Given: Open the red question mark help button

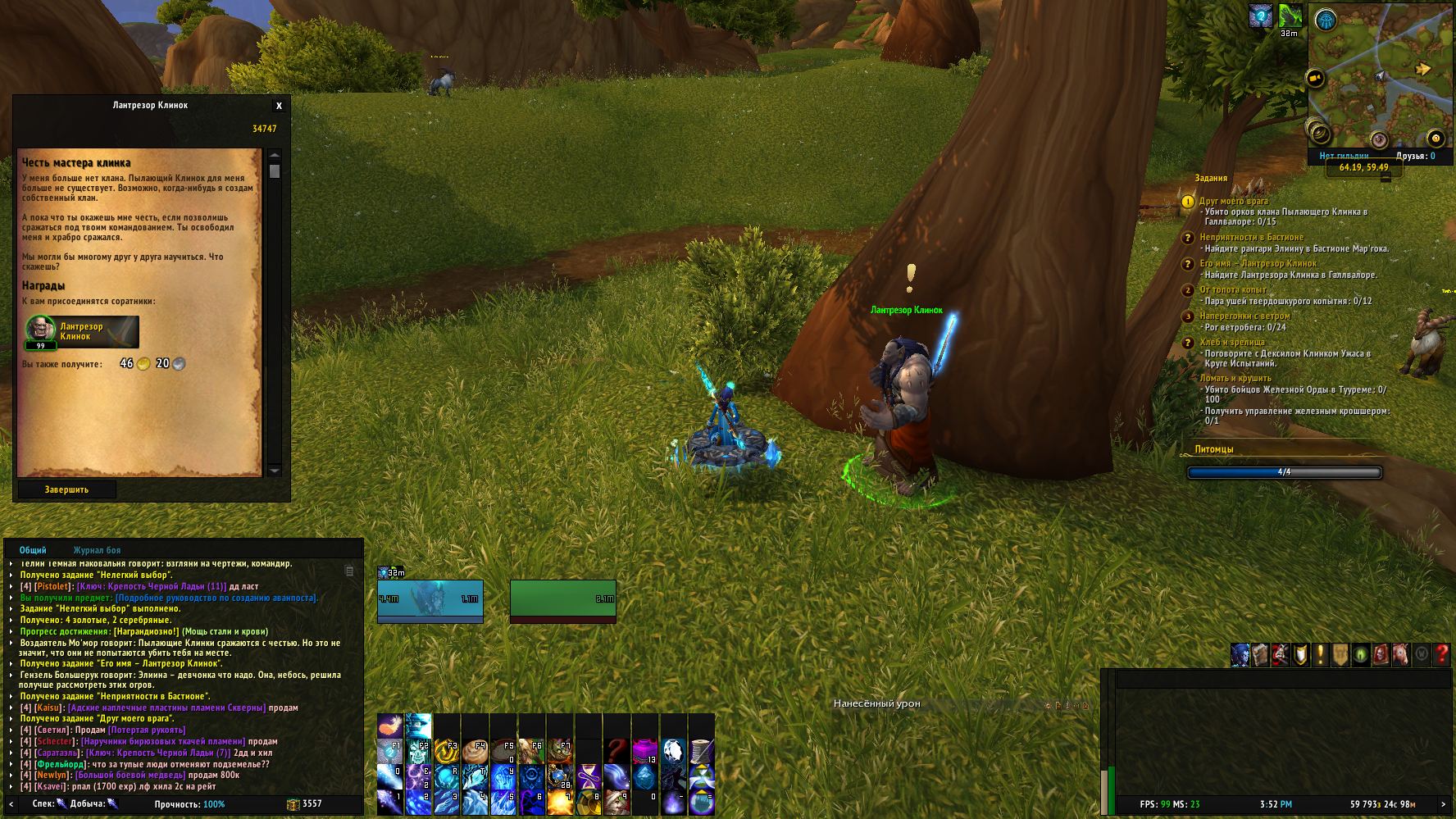Looking at the screenshot, I should click(1441, 654).
